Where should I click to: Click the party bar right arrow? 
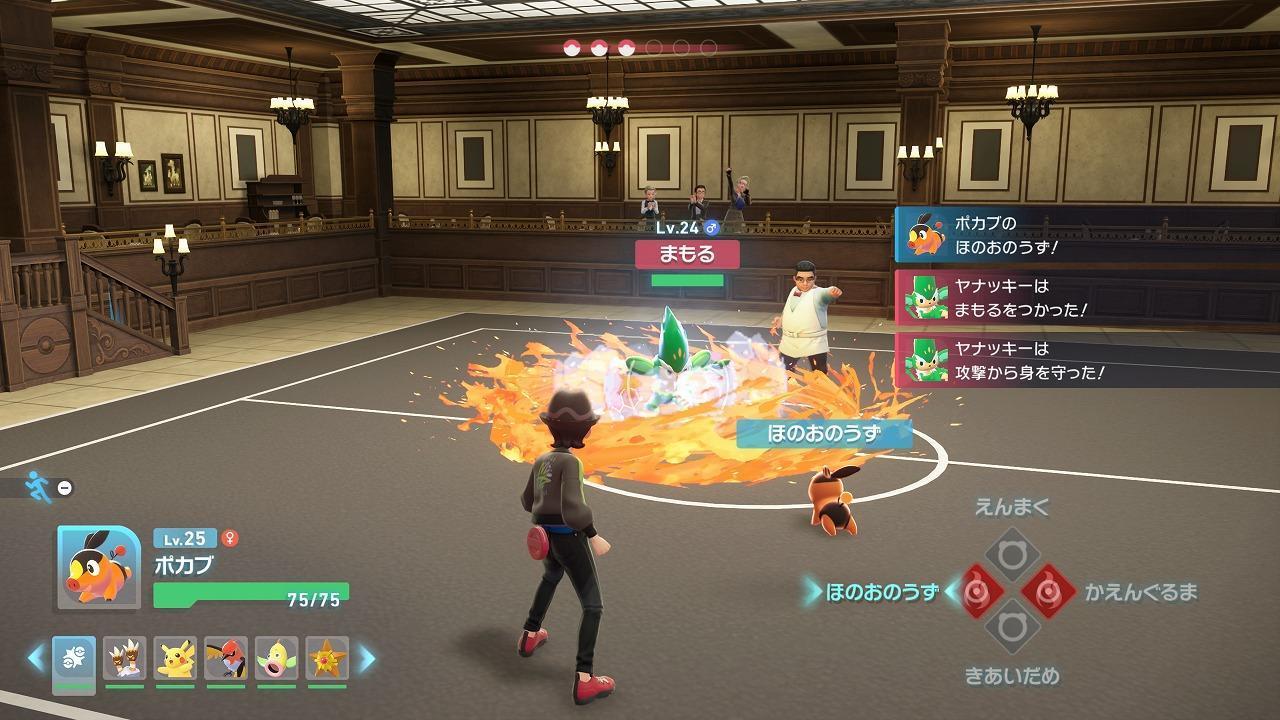[367, 658]
